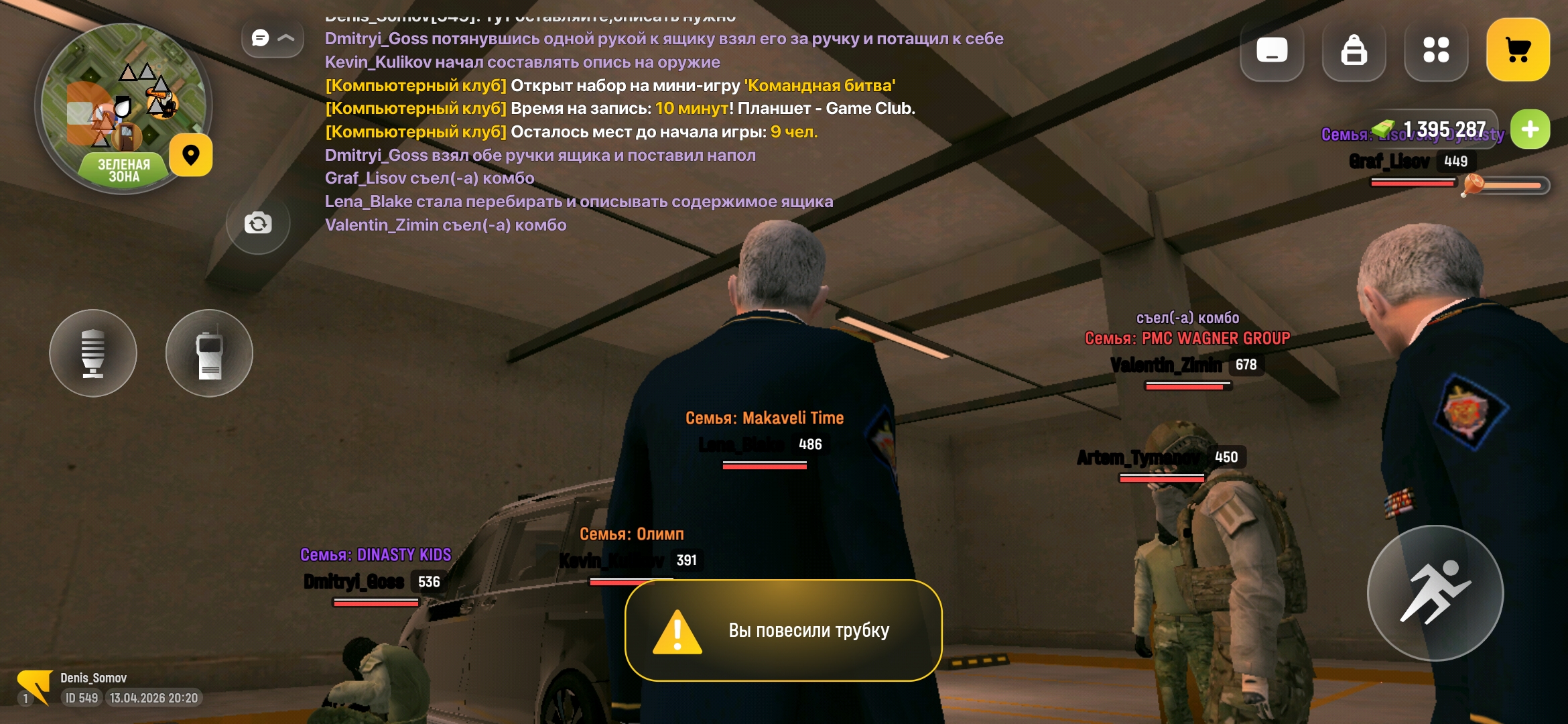Image resolution: width=1568 pixels, height=724 pixels.
Task: Use the walkie-talkie radio button
Action: 209,353
